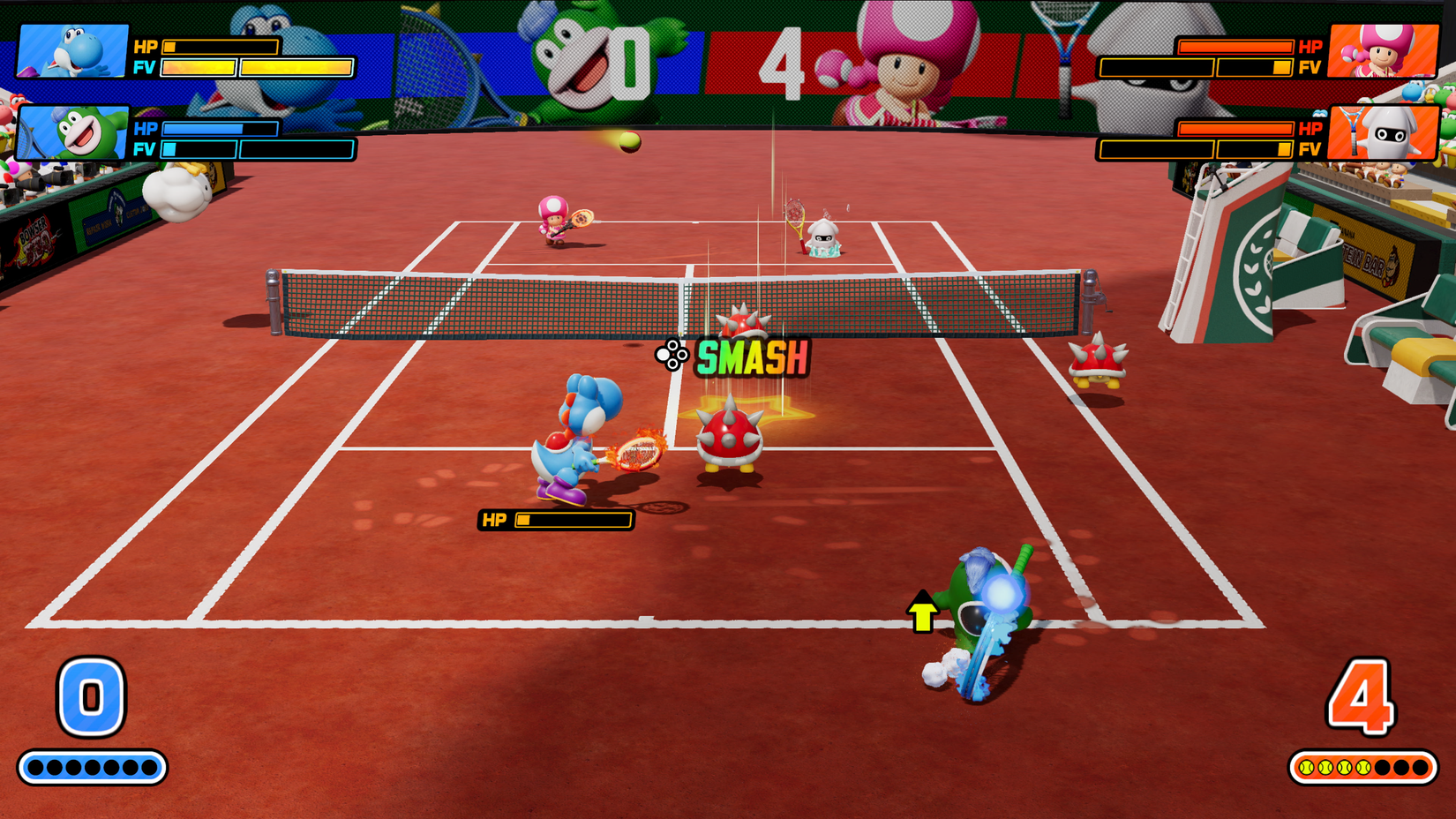1456x819 pixels.
Task: Click the flaming tennis racket held by Yoshi
Action: 637,455
